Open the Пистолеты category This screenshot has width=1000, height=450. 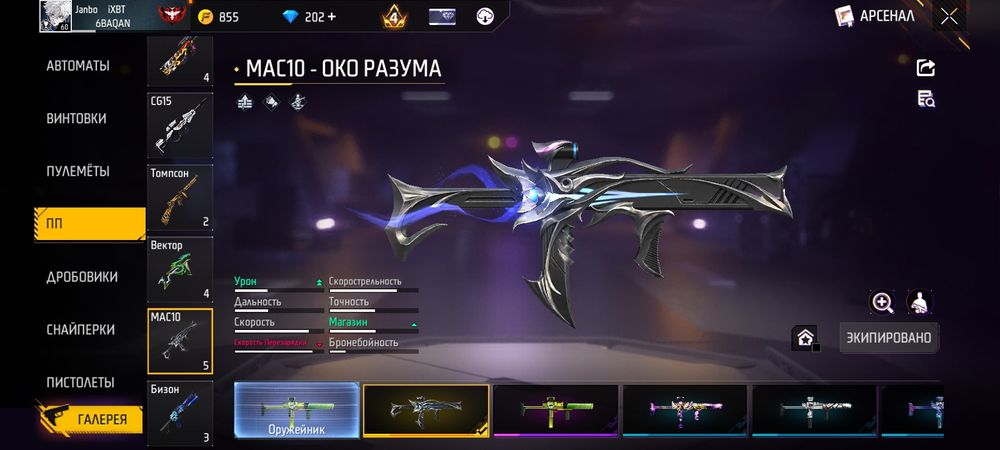pyautogui.click(x=80, y=382)
